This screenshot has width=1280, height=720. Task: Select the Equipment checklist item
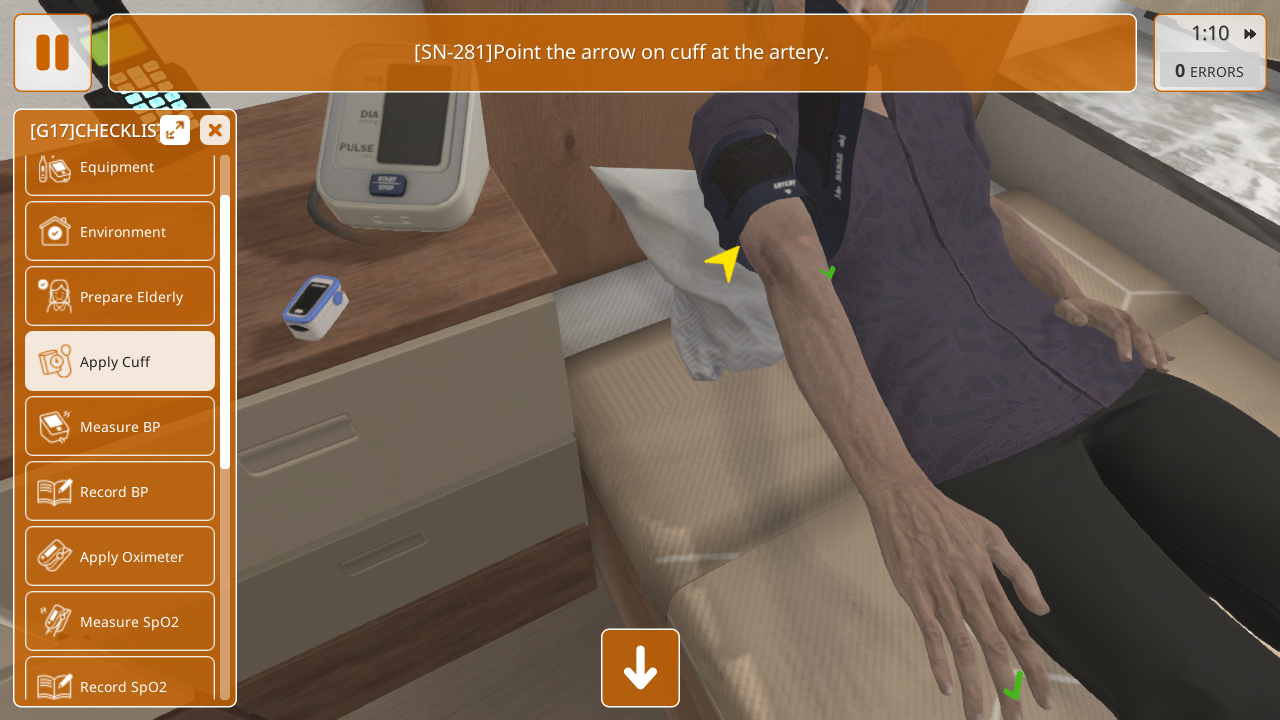[x=120, y=170]
